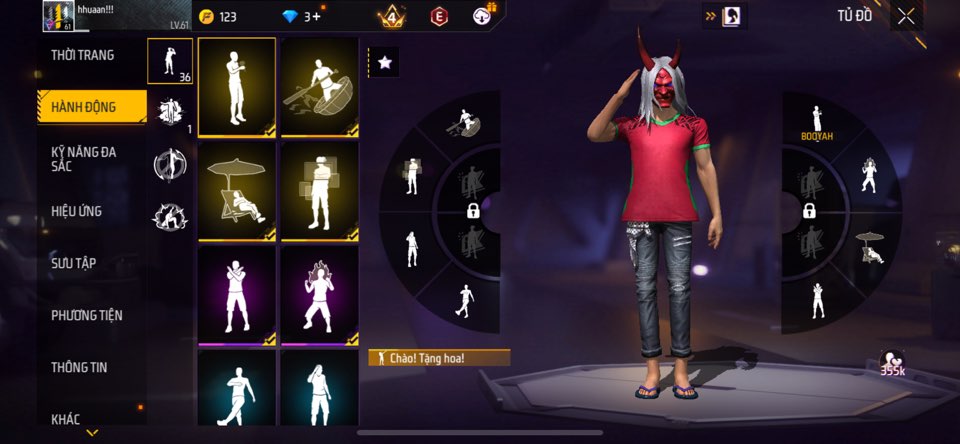The image size is (960, 444).
Task: Choose the boat rowing emote
Action: pos(320,87)
